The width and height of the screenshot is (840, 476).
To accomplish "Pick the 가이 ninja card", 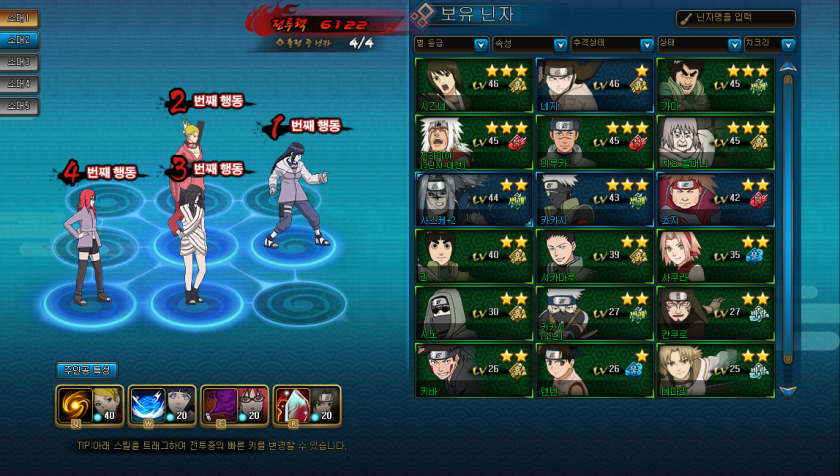I will (715, 83).
